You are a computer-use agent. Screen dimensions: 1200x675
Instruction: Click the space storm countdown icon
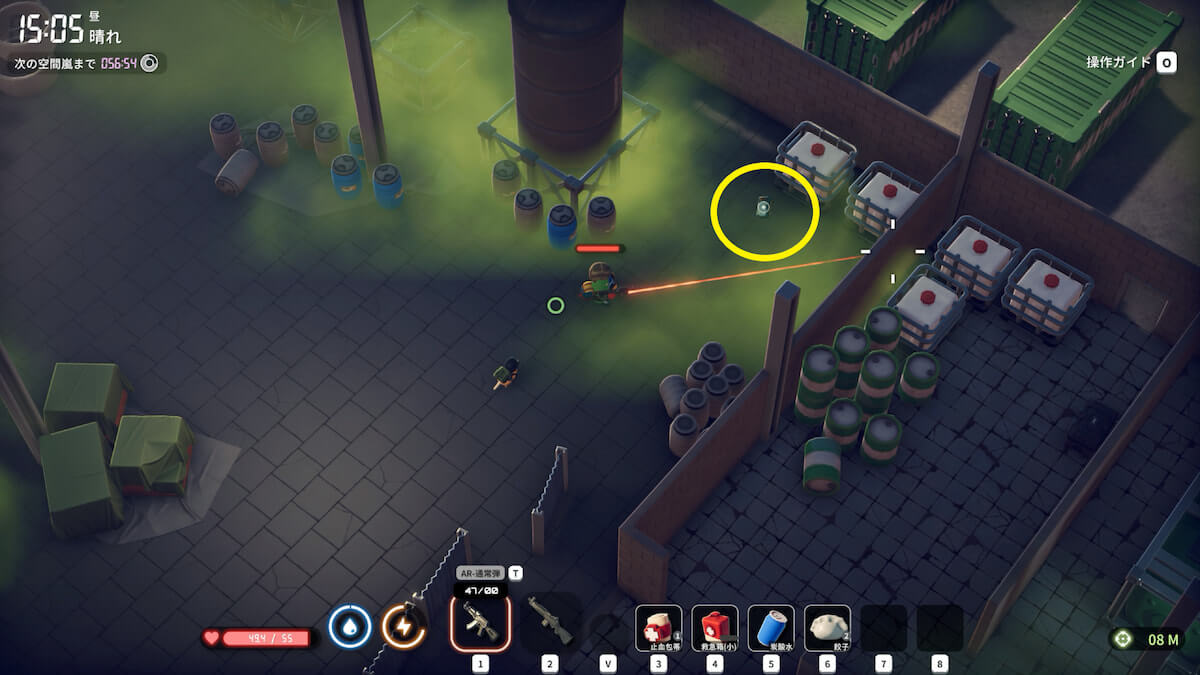pyautogui.click(x=150, y=63)
